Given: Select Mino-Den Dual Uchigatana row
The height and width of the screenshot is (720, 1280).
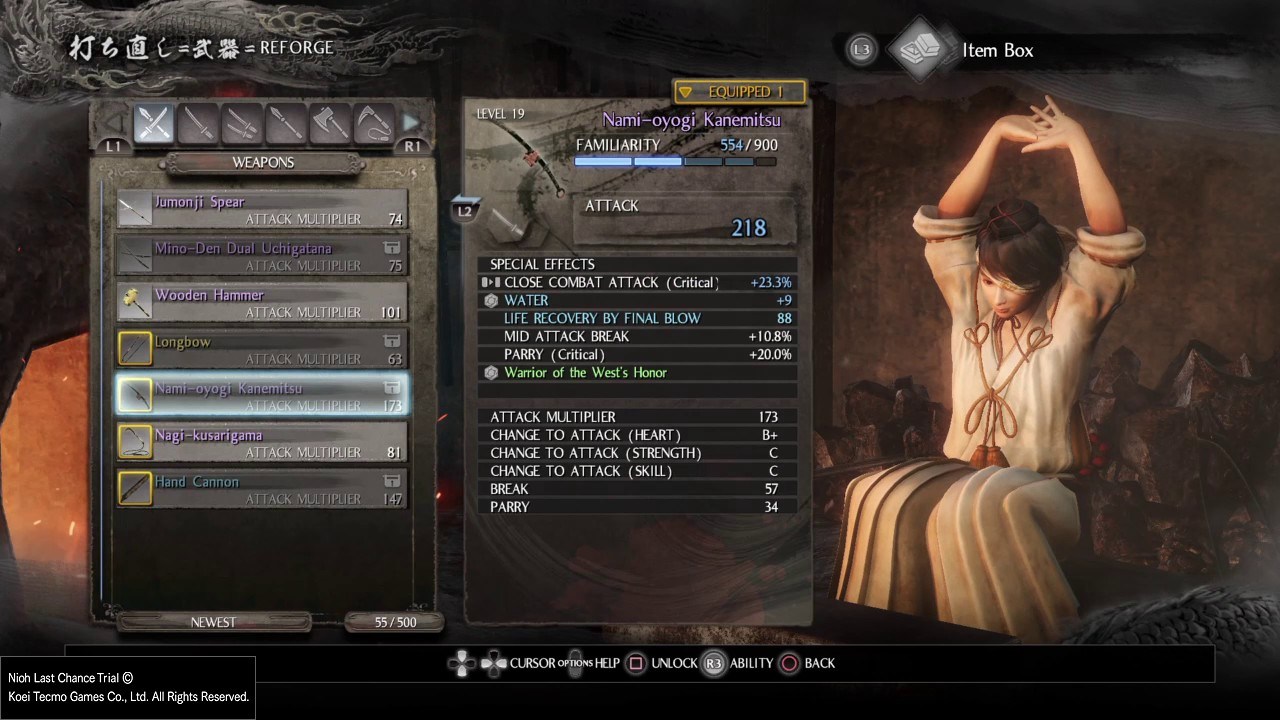Looking at the screenshot, I should point(262,257).
